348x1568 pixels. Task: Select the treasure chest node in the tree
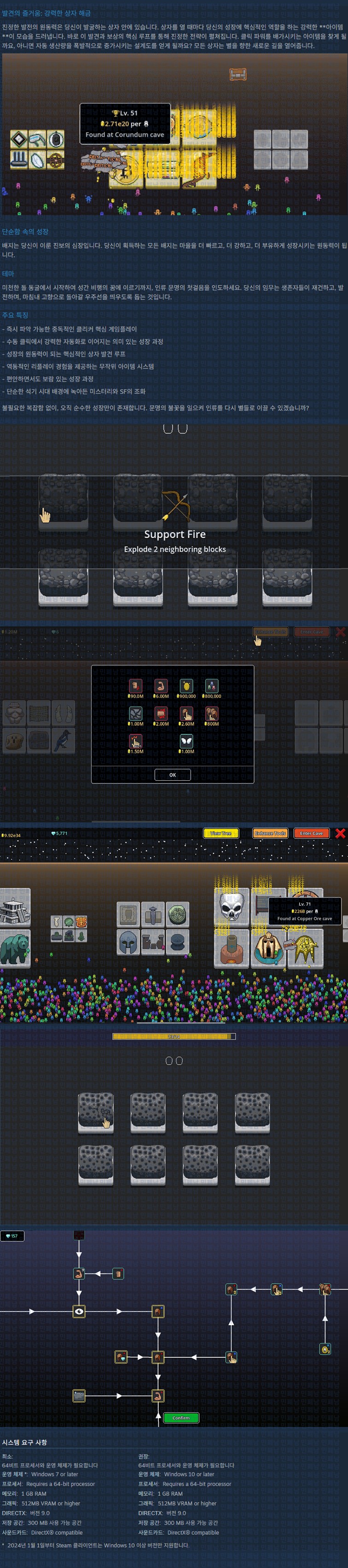click(79, 1395)
